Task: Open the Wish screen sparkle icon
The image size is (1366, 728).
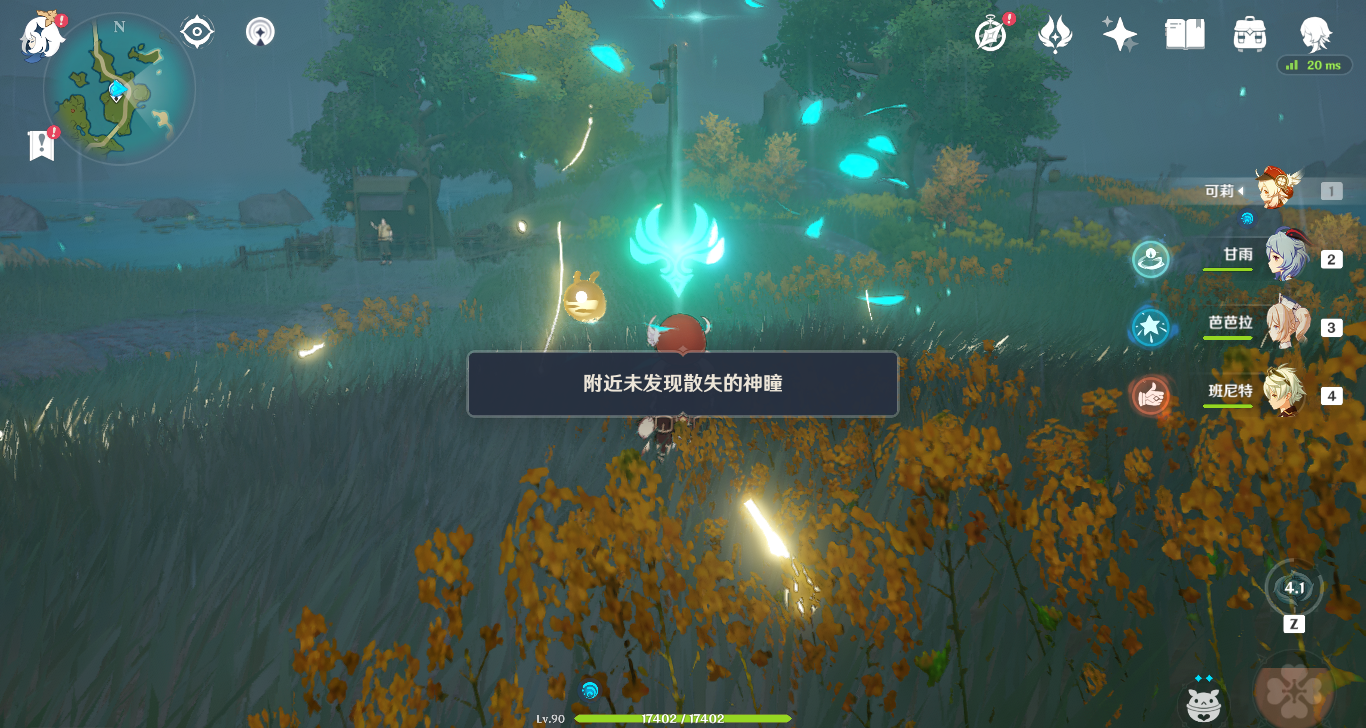Action: point(1119,33)
